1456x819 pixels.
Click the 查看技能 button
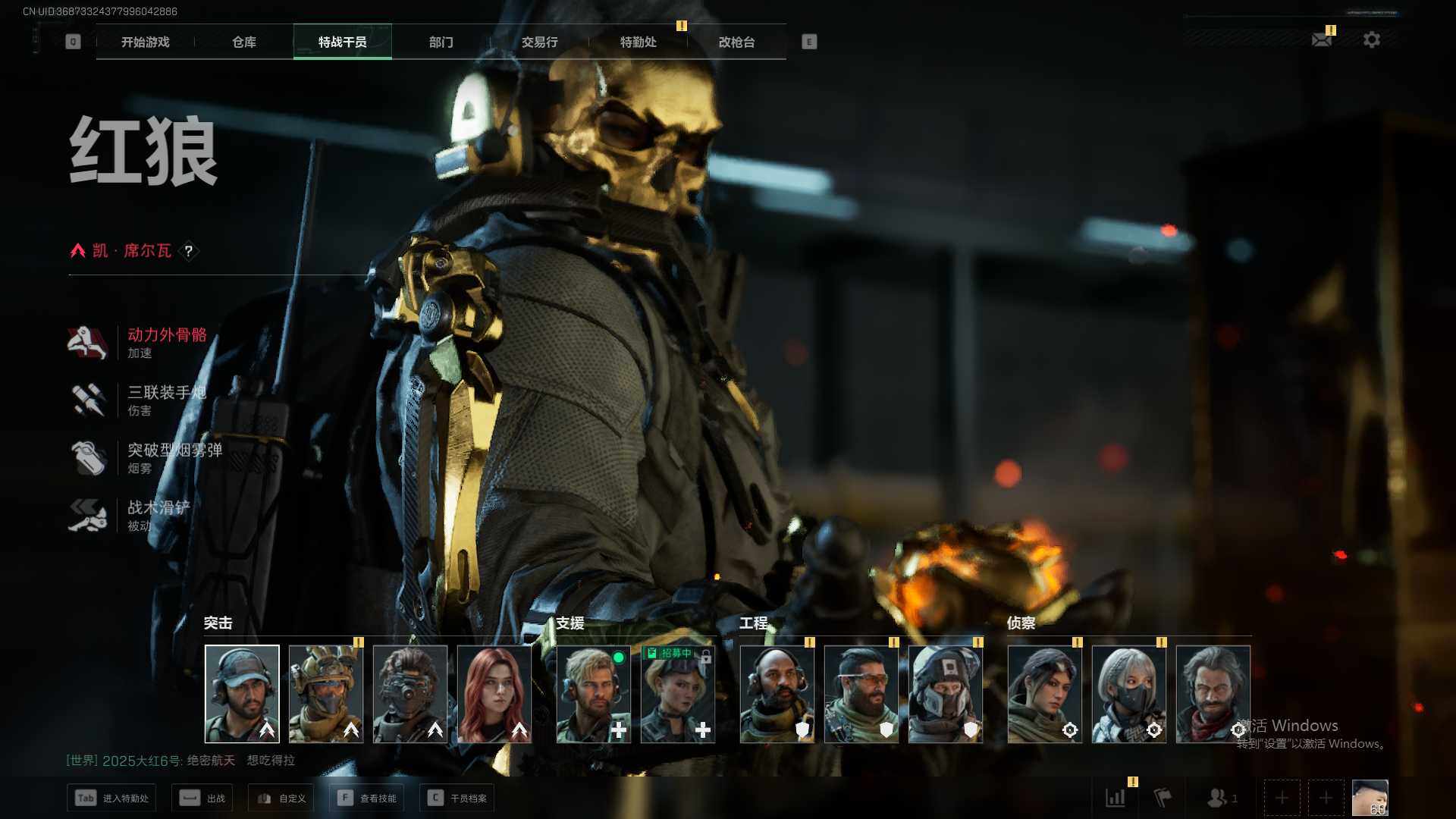click(367, 798)
